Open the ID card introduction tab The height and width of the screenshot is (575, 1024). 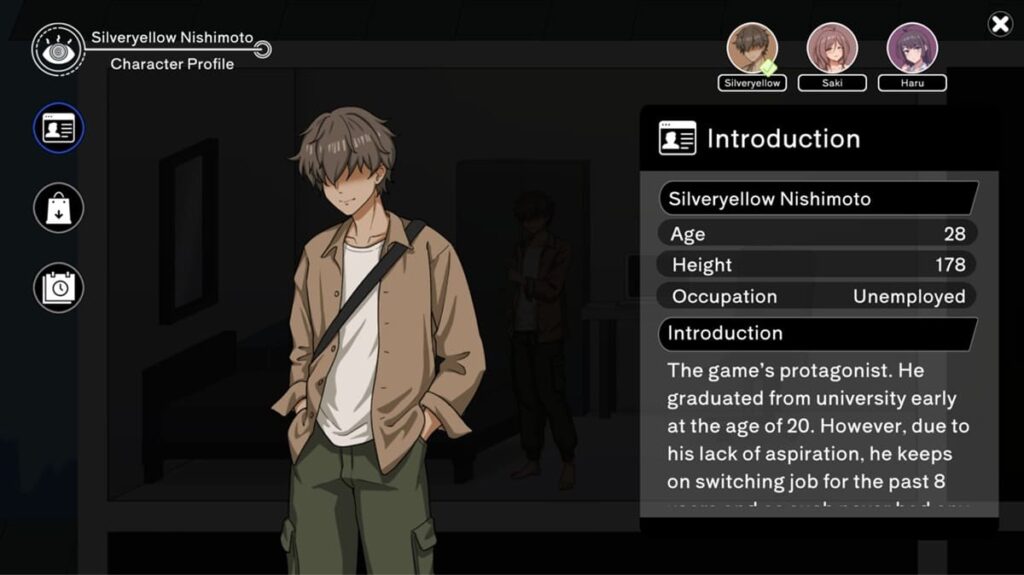click(x=59, y=129)
